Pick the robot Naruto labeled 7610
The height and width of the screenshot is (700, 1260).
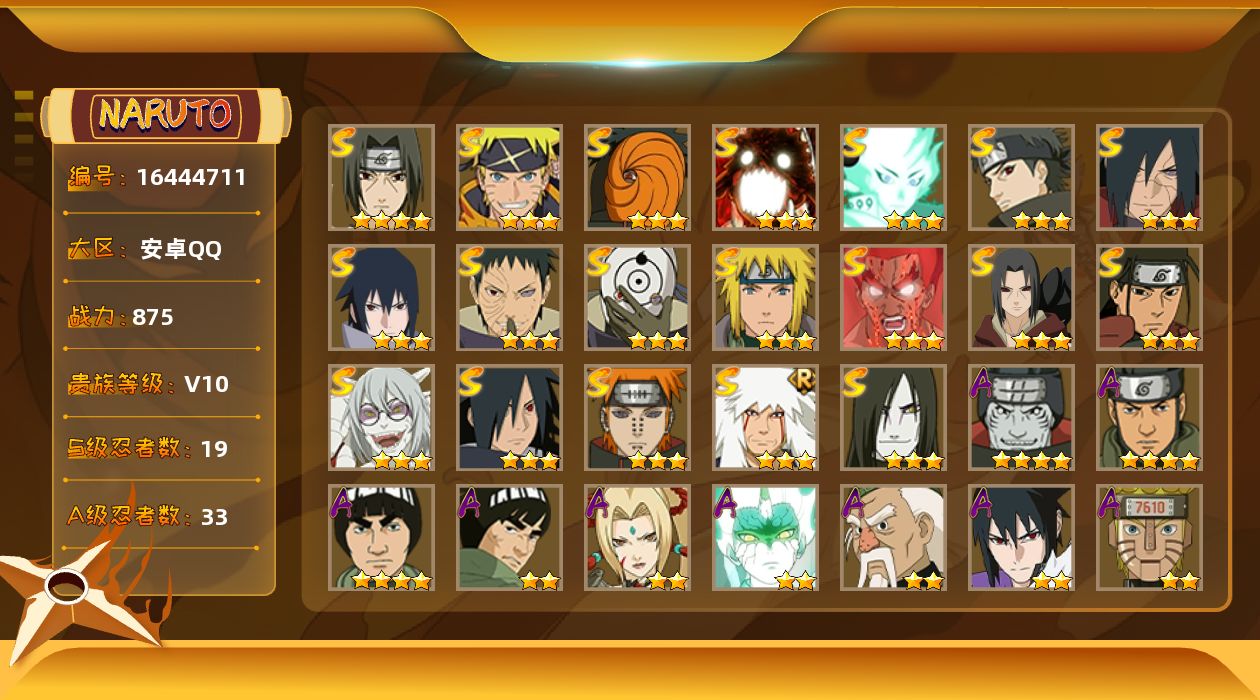1149,537
